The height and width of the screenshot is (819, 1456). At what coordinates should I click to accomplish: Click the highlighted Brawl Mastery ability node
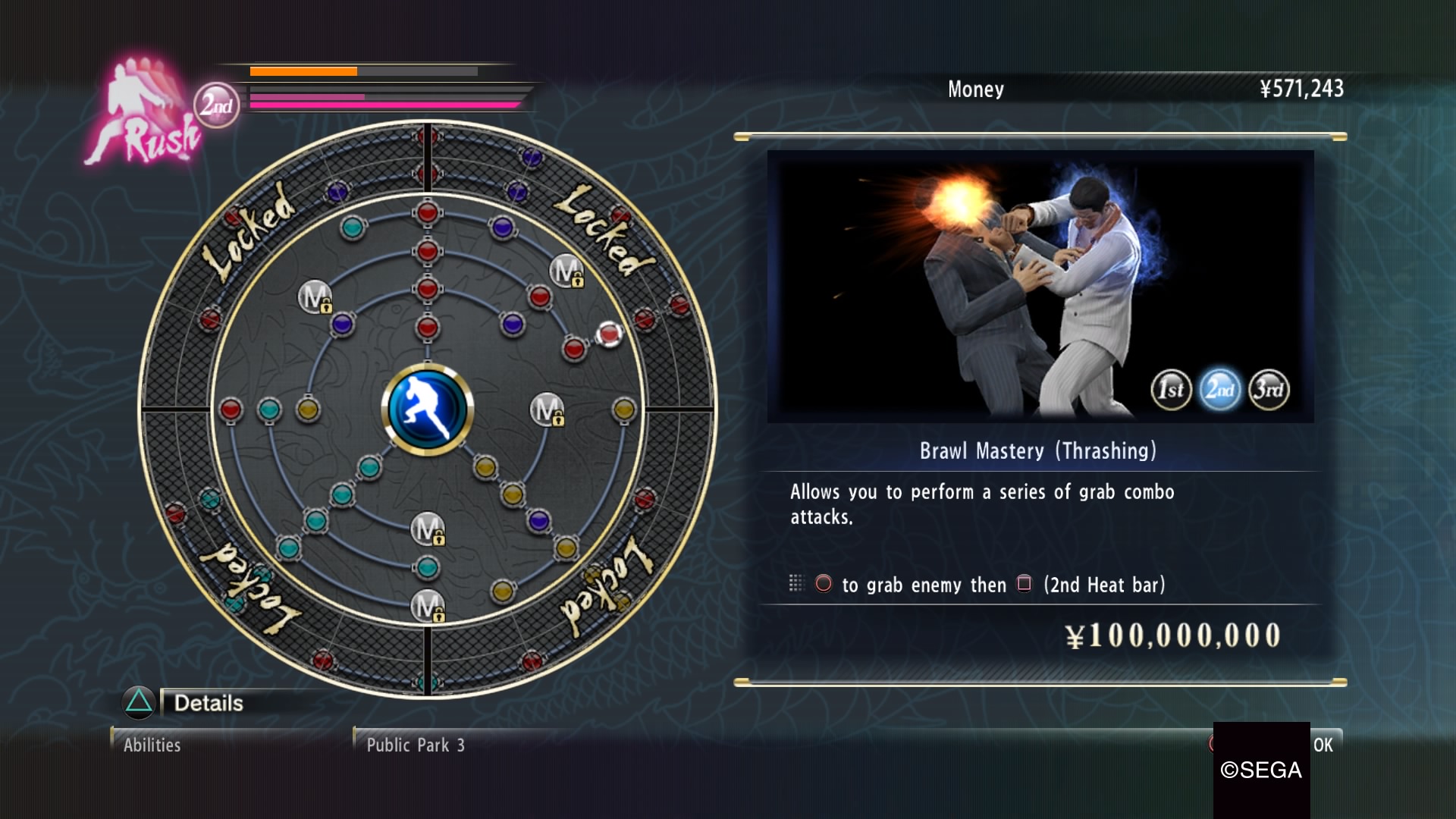tap(609, 334)
